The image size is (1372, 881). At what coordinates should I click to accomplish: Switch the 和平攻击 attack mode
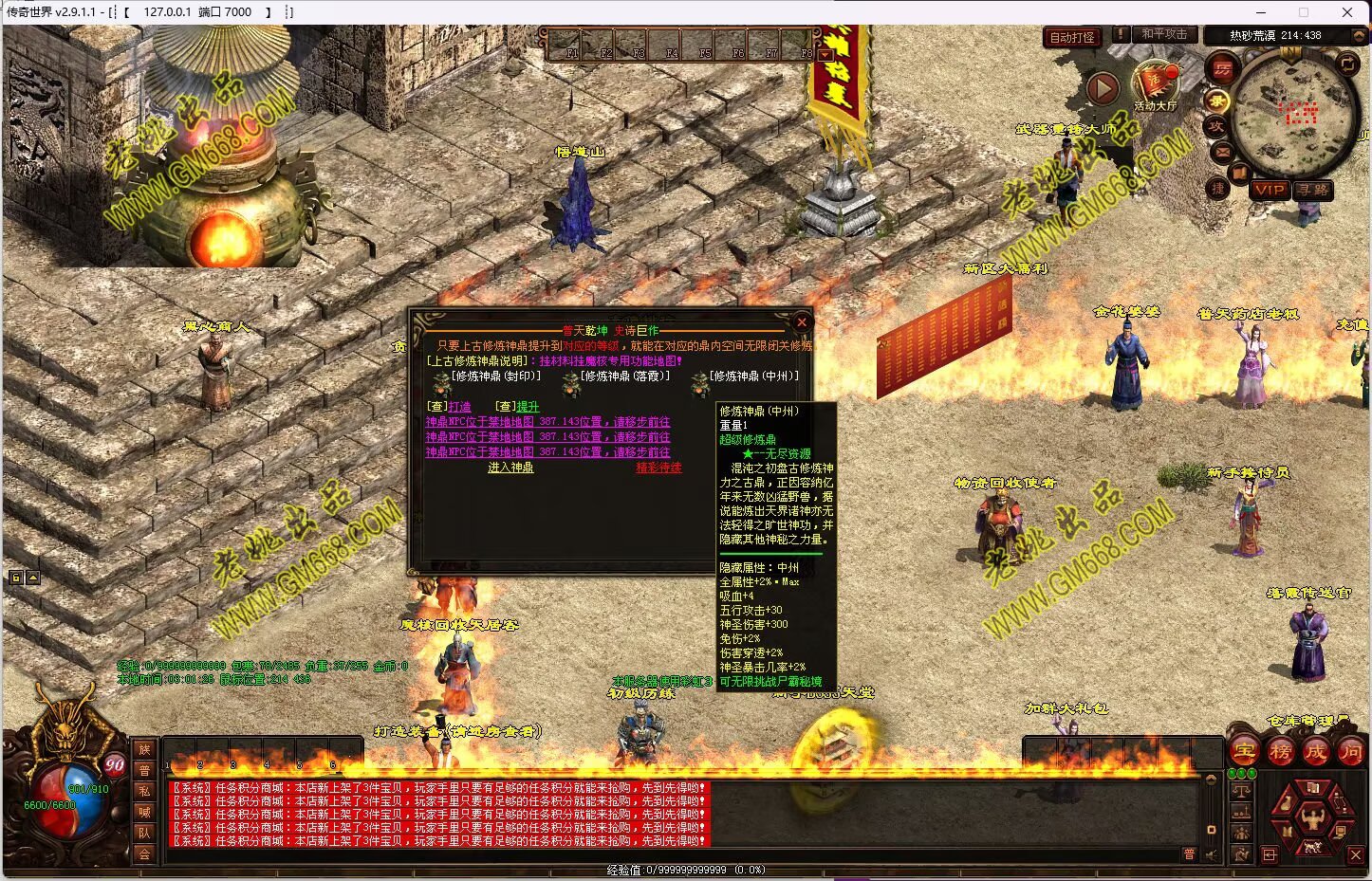pos(1164,34)
